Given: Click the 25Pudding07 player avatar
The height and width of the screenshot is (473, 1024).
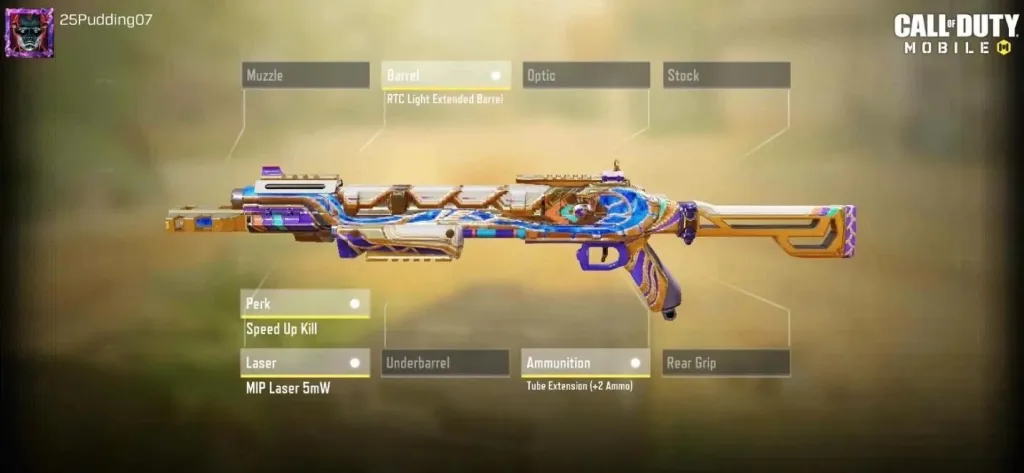Looking at the screenshot, I should pos(29,32).
